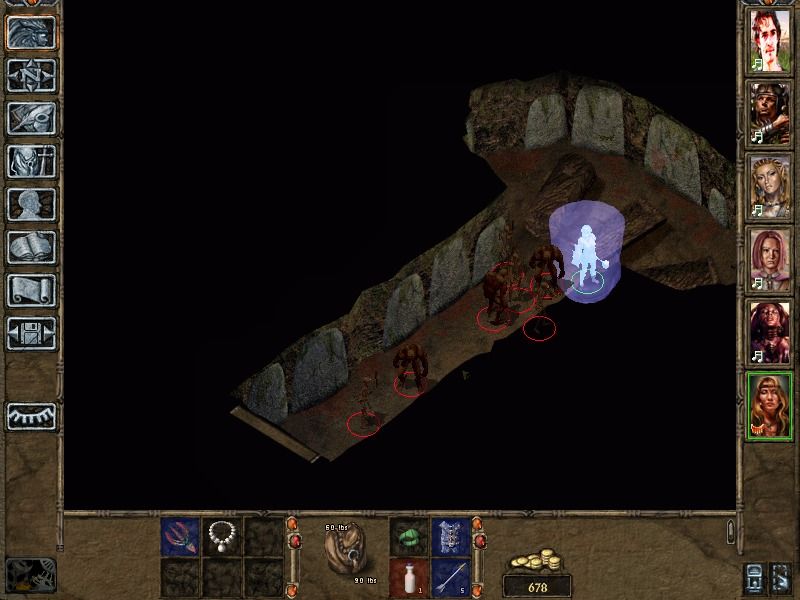Open the journal scroll button
Image resolution: width=800 pixels, height=600 pixels.
coord(30,290)
